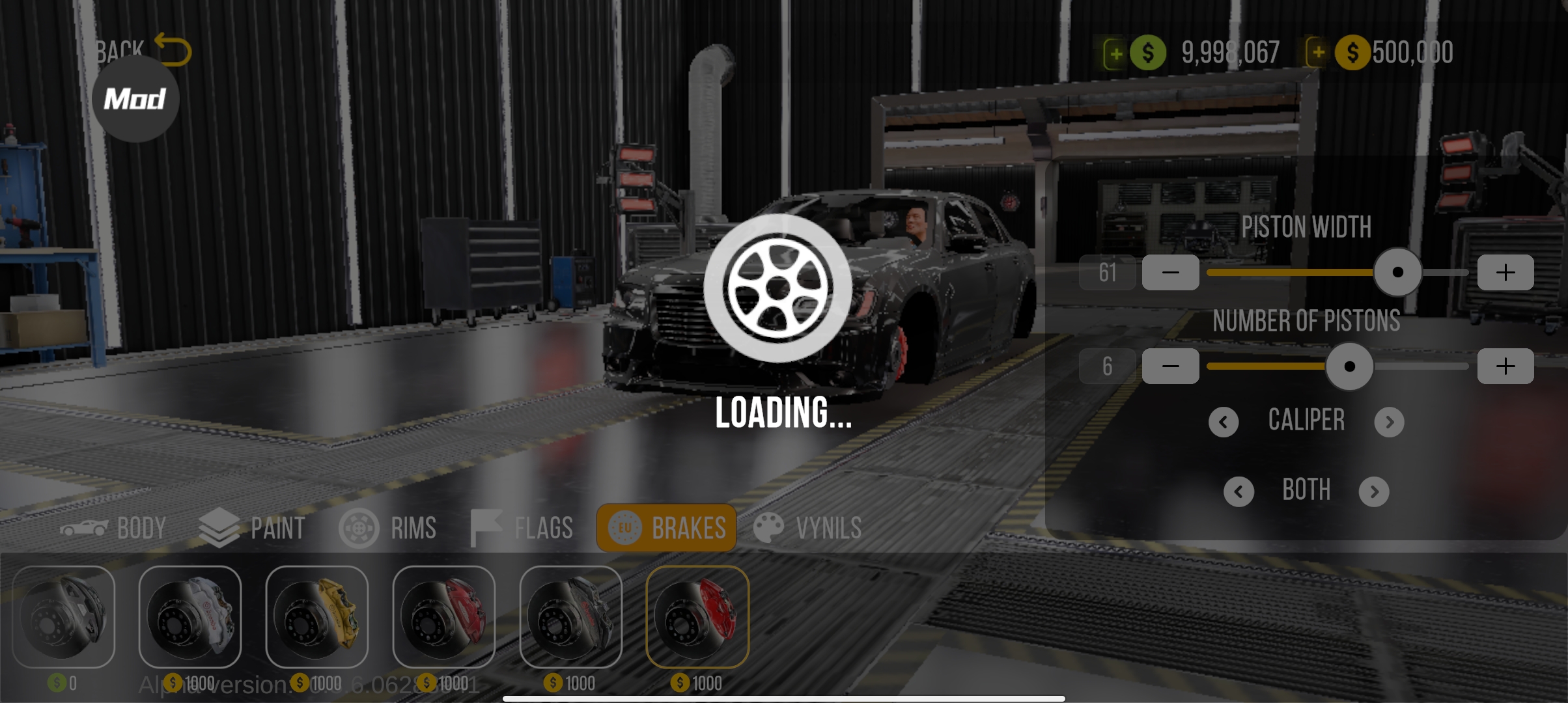Increase number of pistons
Screen dimensions: 1568x703
tap(1505, 366)
